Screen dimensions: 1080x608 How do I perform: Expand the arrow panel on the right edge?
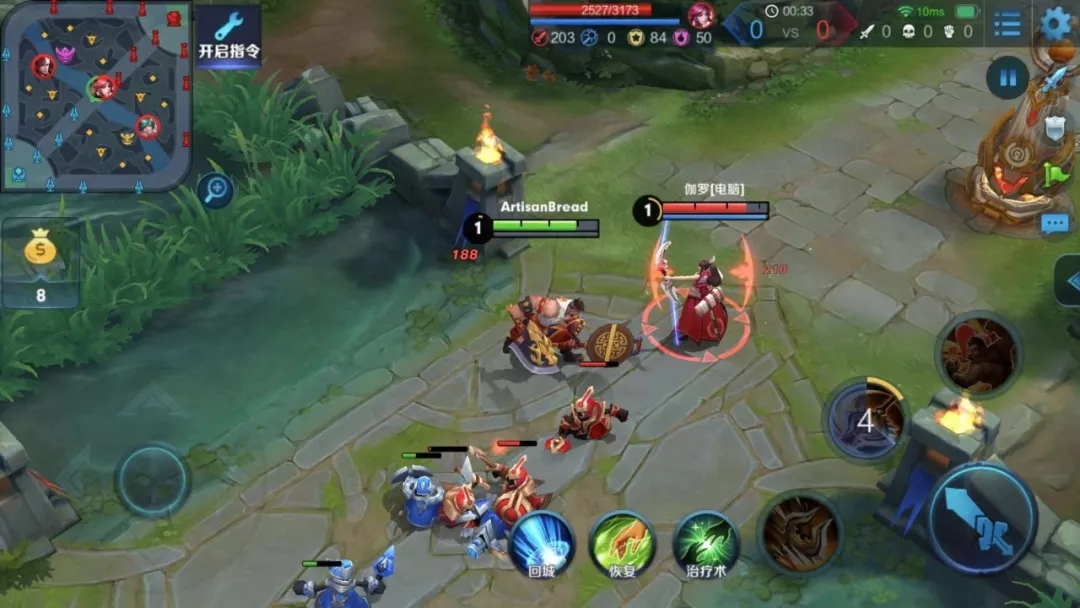tap(1068, 281)
